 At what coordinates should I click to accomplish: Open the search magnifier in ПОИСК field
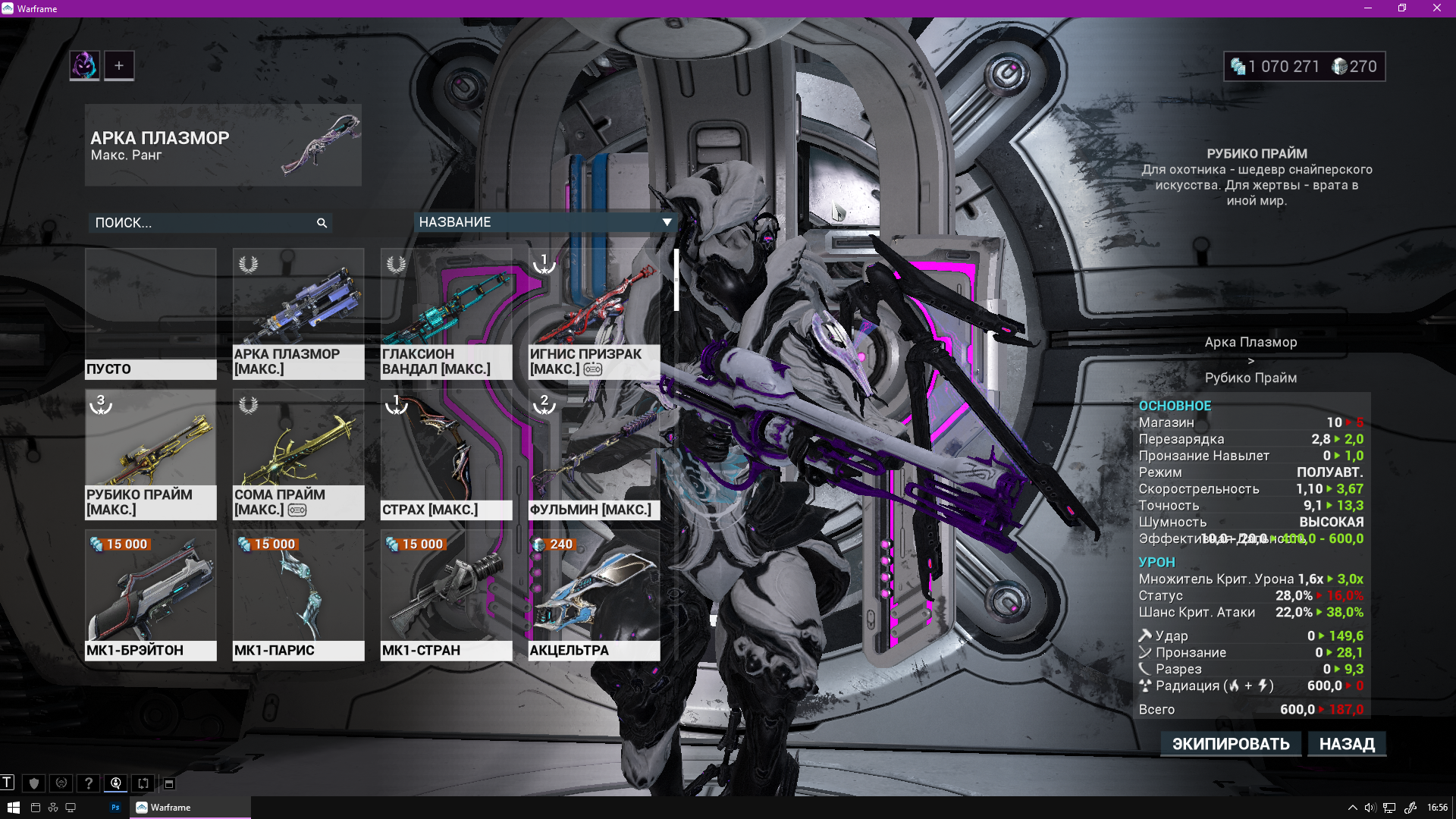[x=322, y=223]
